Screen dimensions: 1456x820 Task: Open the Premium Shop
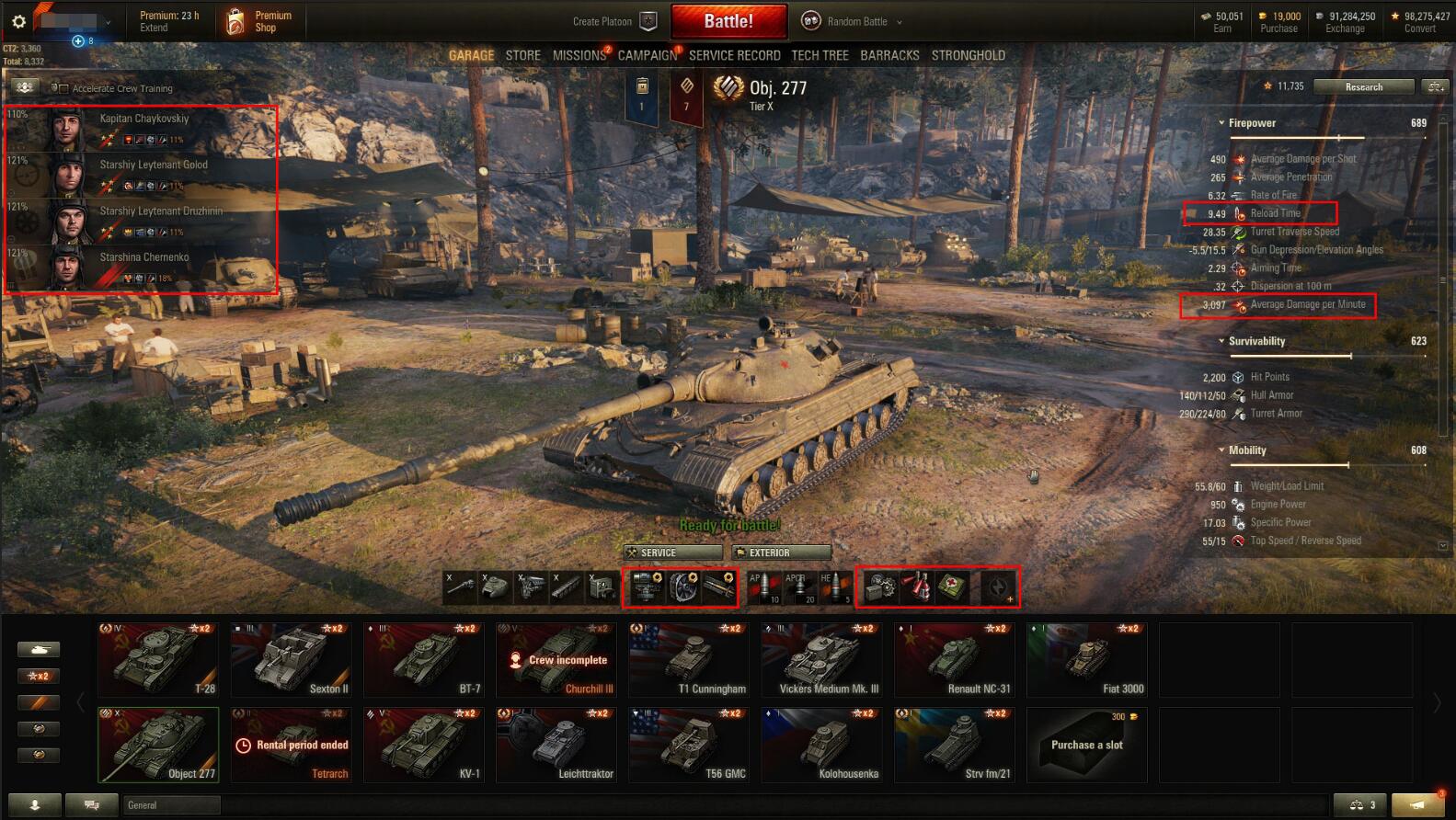[259, 21]
